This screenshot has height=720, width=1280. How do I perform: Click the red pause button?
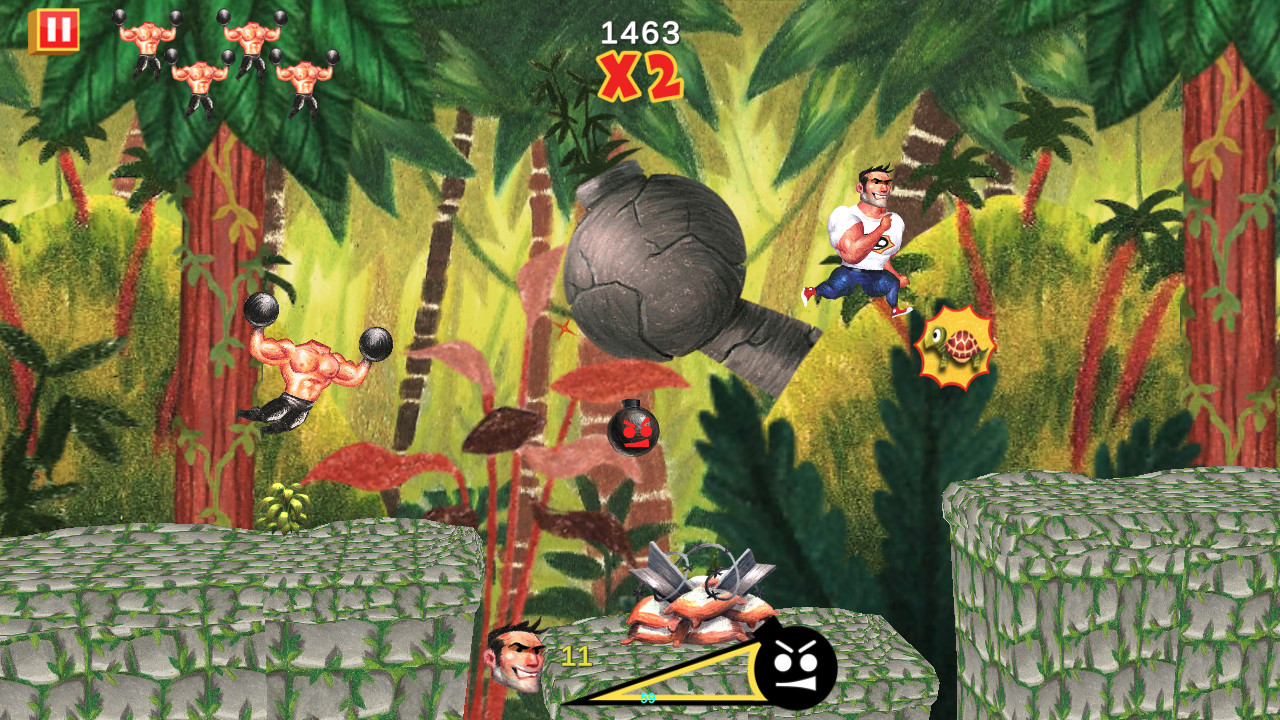[57, 31]
